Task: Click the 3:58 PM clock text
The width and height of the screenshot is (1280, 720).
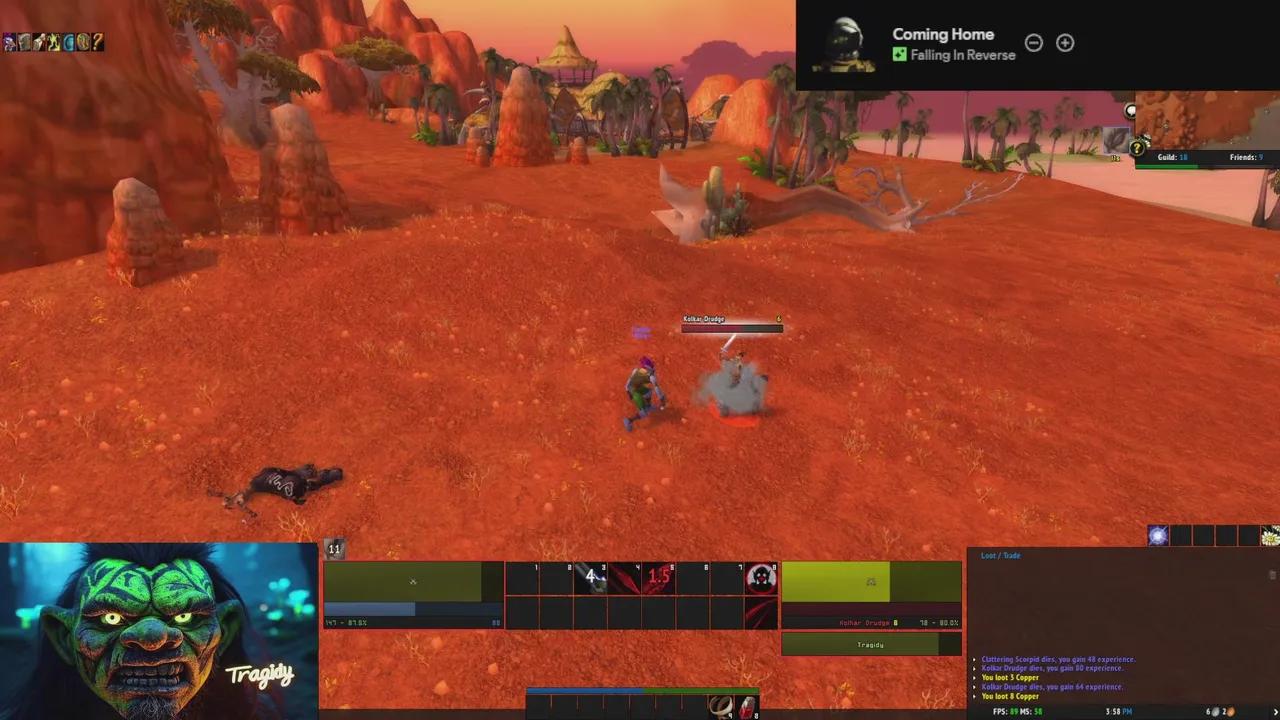Action: coord(1118,711)
